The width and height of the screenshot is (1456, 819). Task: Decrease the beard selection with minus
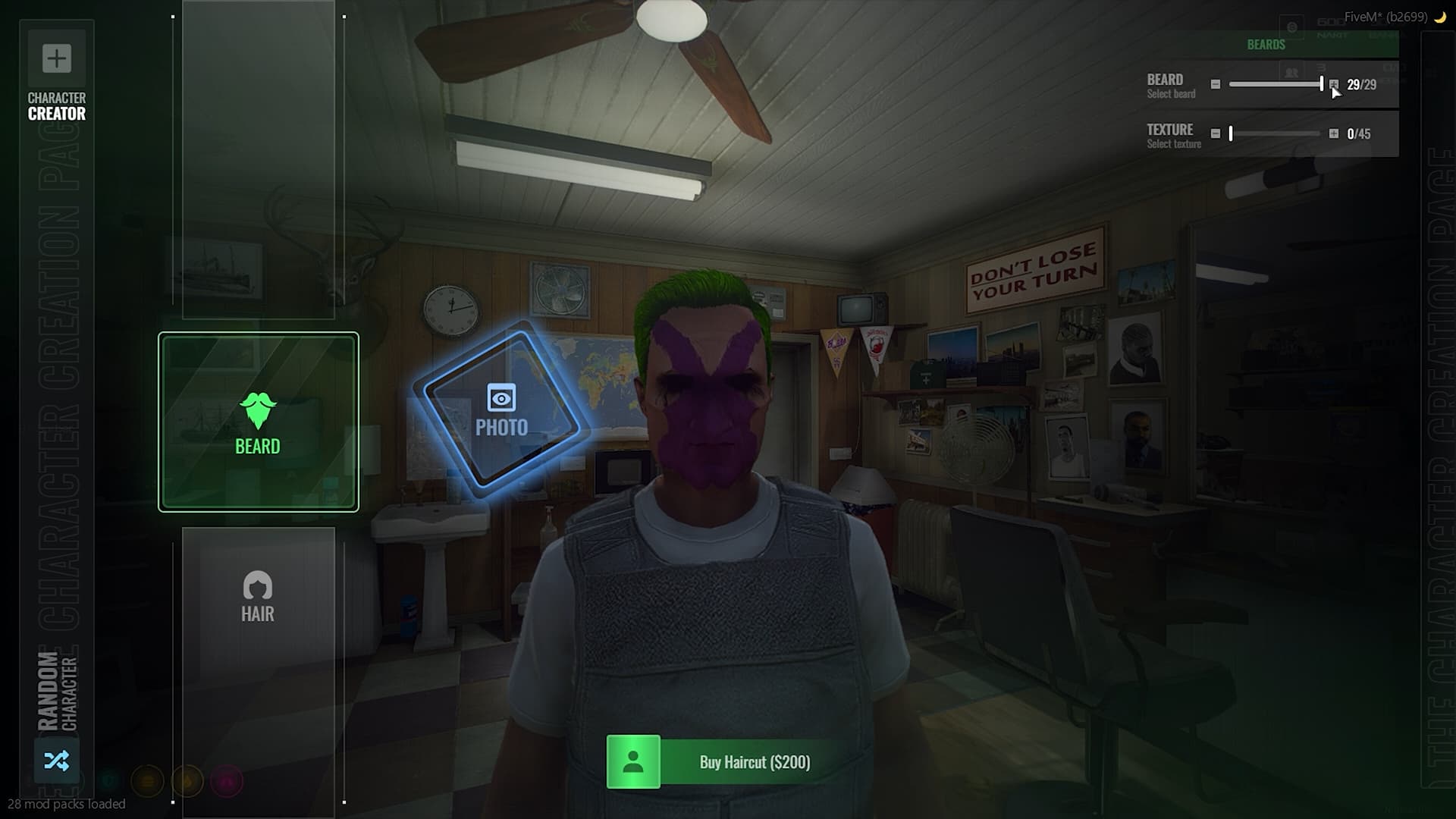click(x=1216, y=84)
